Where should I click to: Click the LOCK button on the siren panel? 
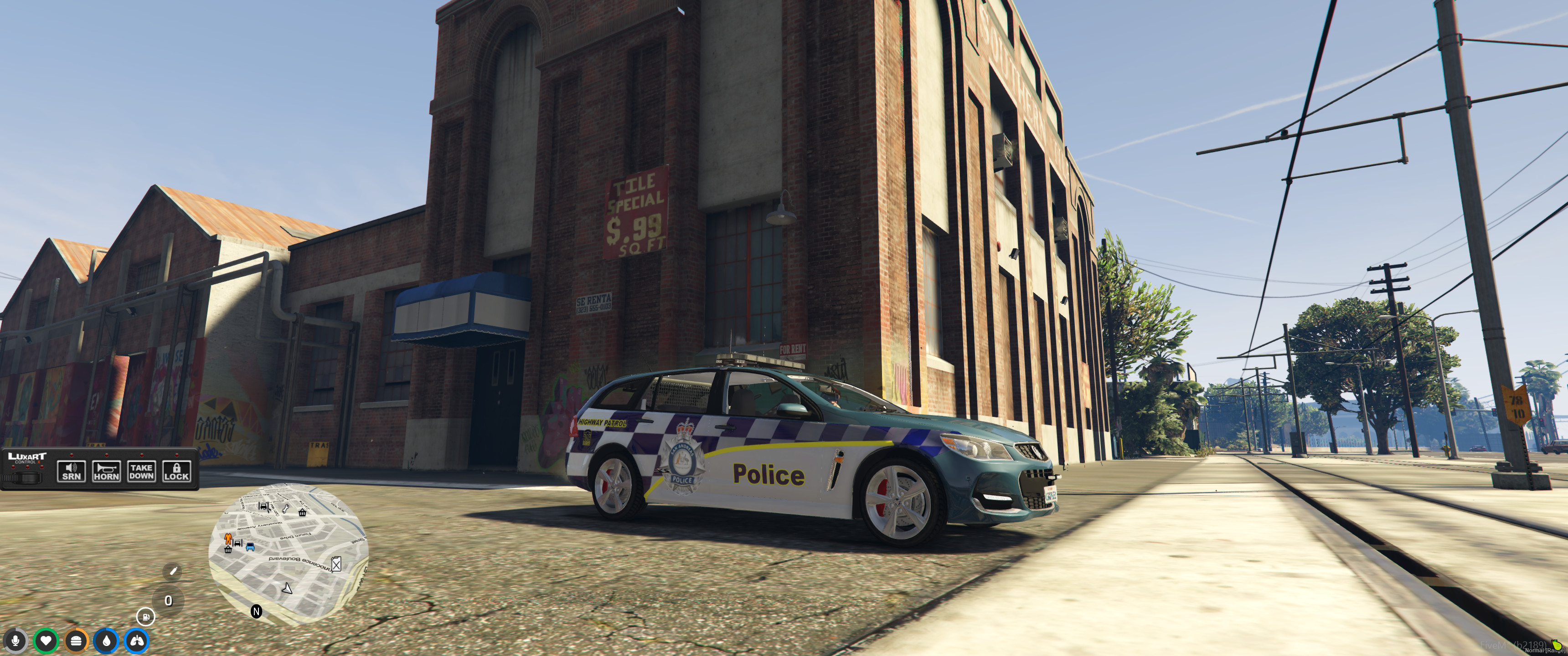click(x=176, y=471)
